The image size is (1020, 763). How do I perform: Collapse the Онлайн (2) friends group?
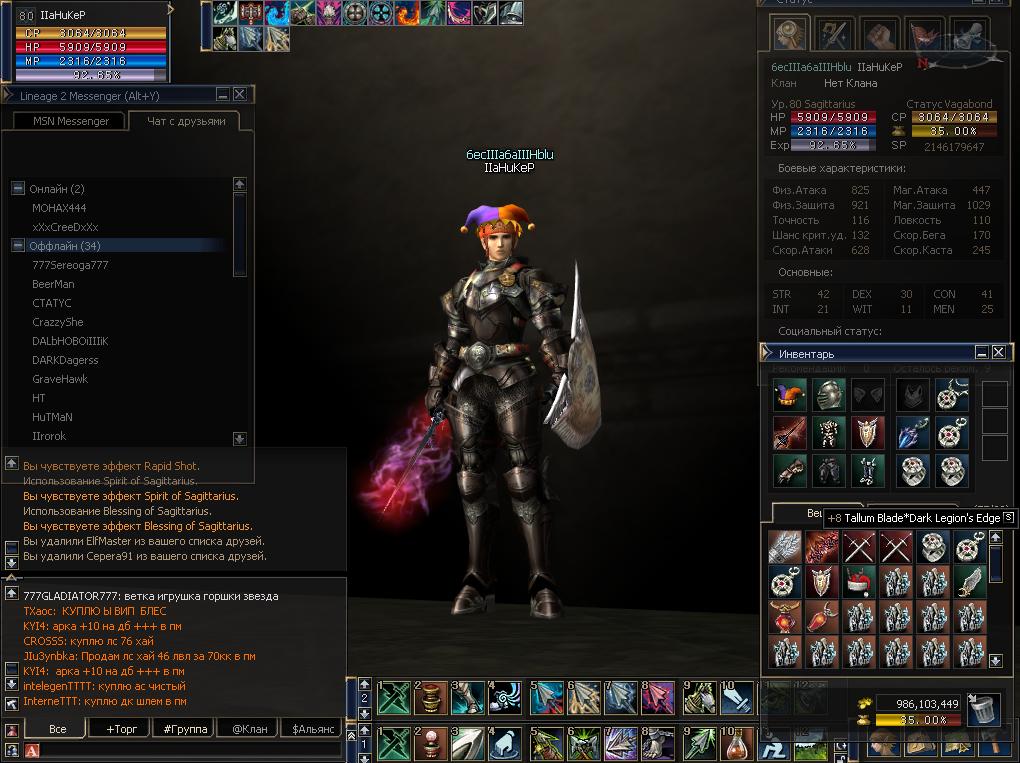18,189
